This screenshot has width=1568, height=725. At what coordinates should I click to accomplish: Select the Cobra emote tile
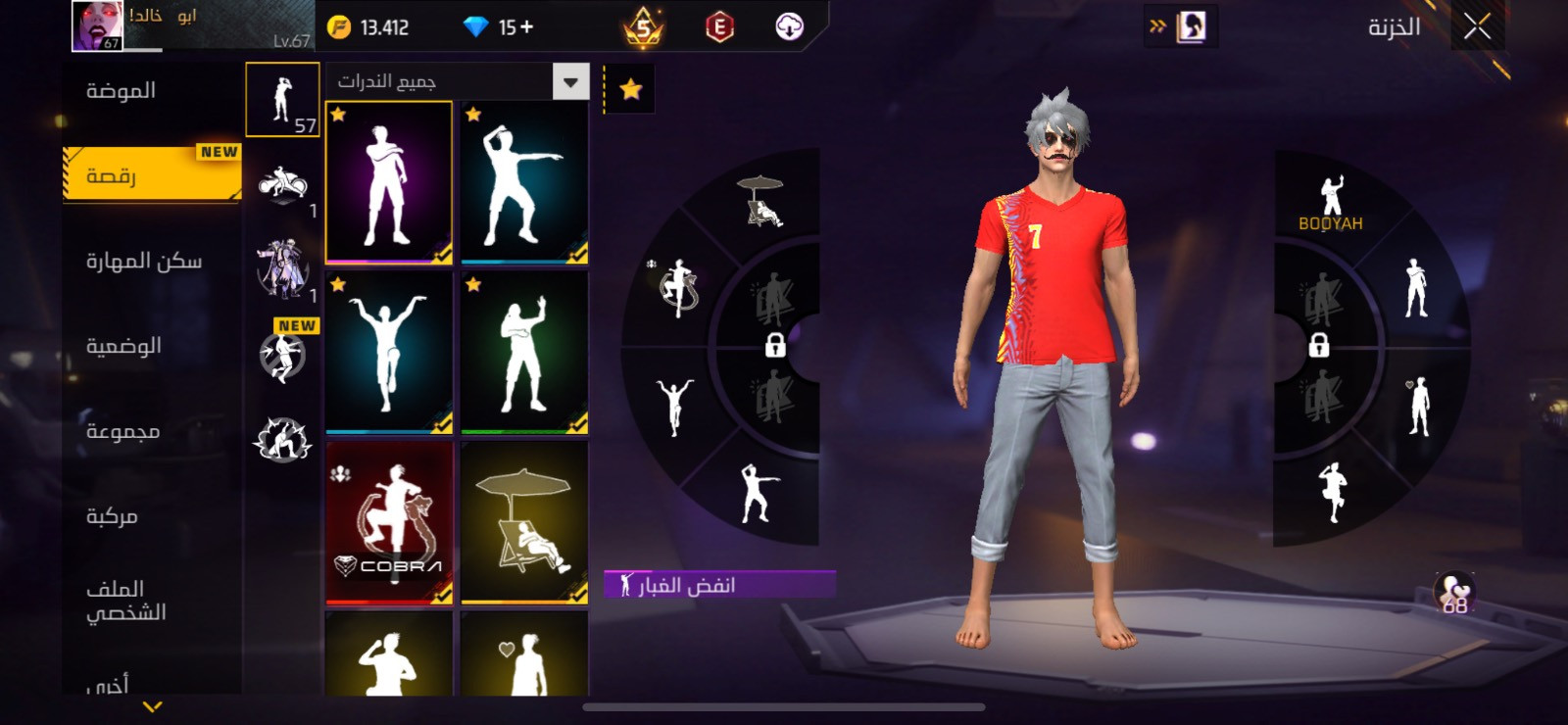coord(389,522)
